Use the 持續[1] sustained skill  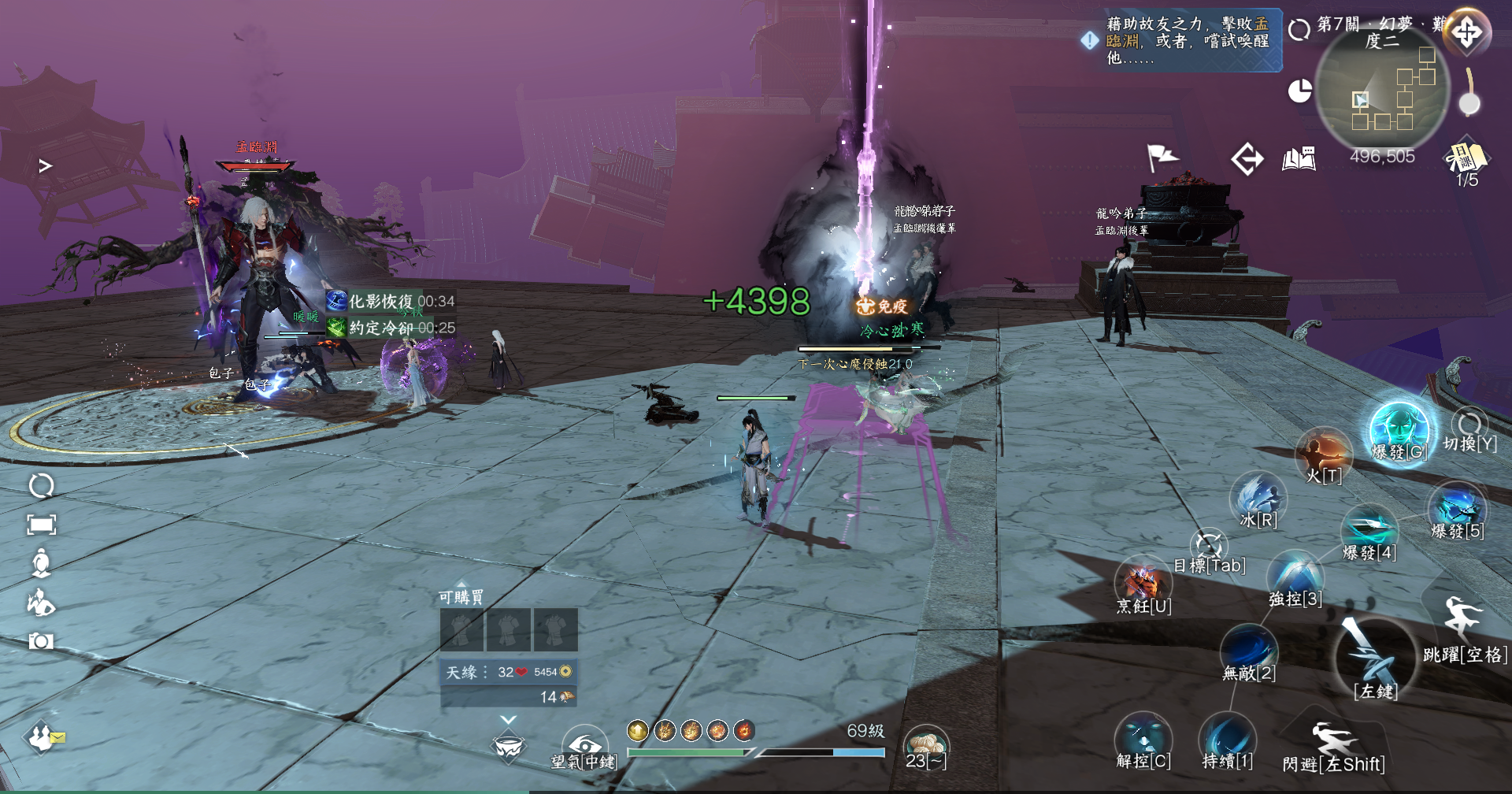1227,740
